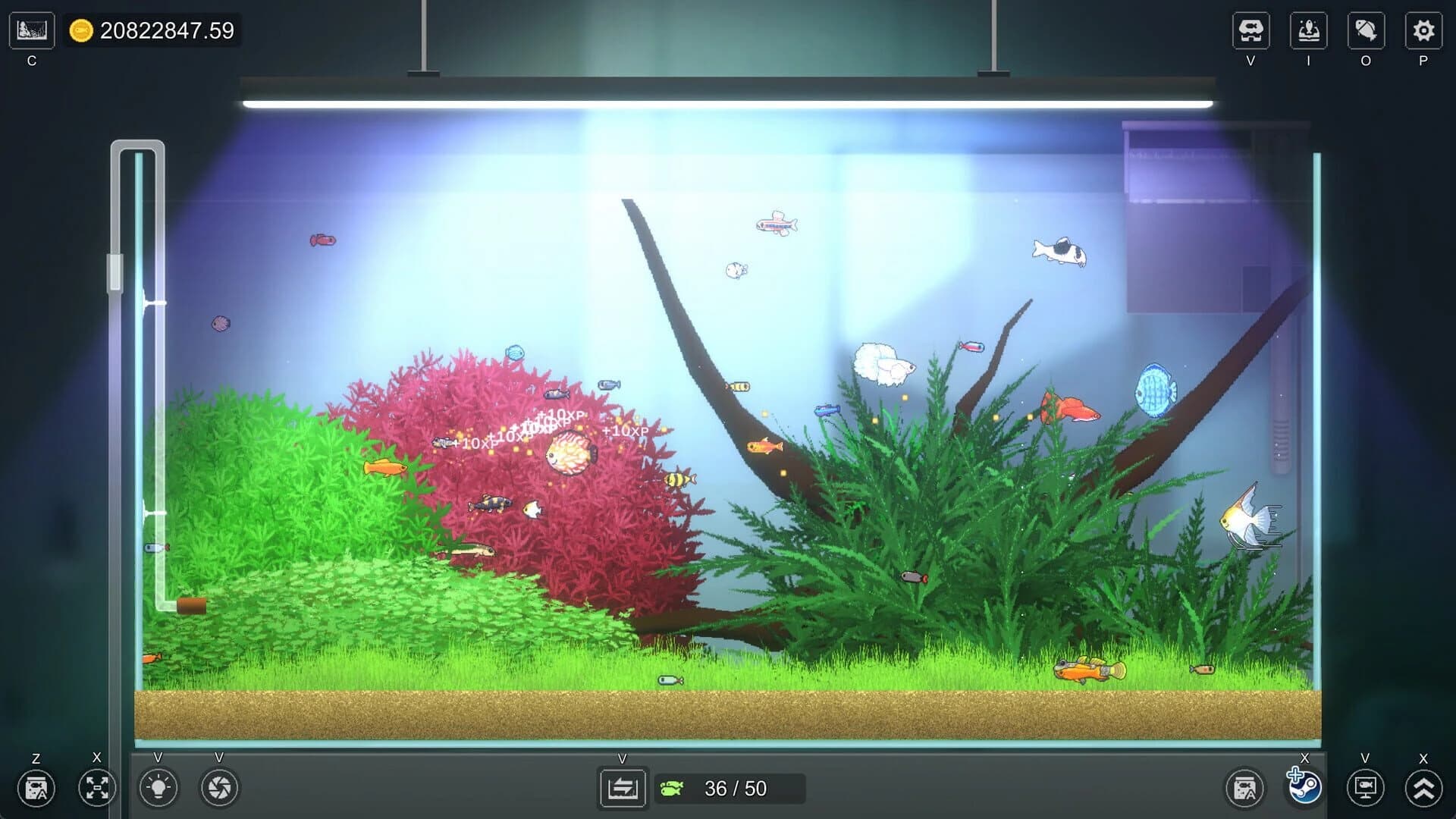The height and width of the screenshot is (819, 1456).
Task: Collapse the toolbar with double chevron icon
Action: pyautogui.click(x=1424, y=789)
